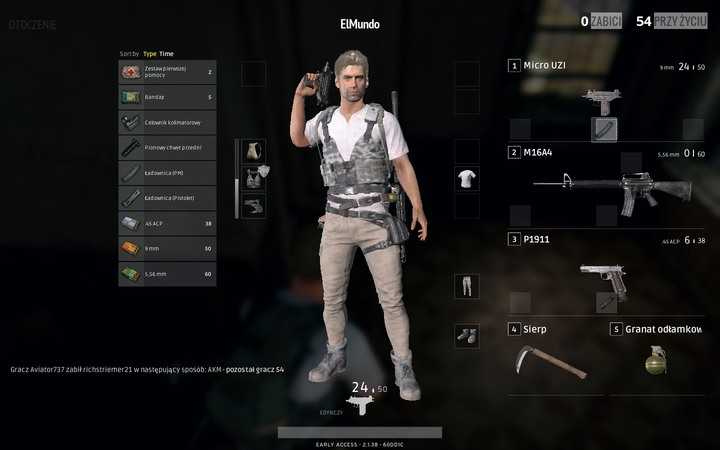Sort inventory by Time
The width and height of the screenshot is (720, 450).
(167, 53)
